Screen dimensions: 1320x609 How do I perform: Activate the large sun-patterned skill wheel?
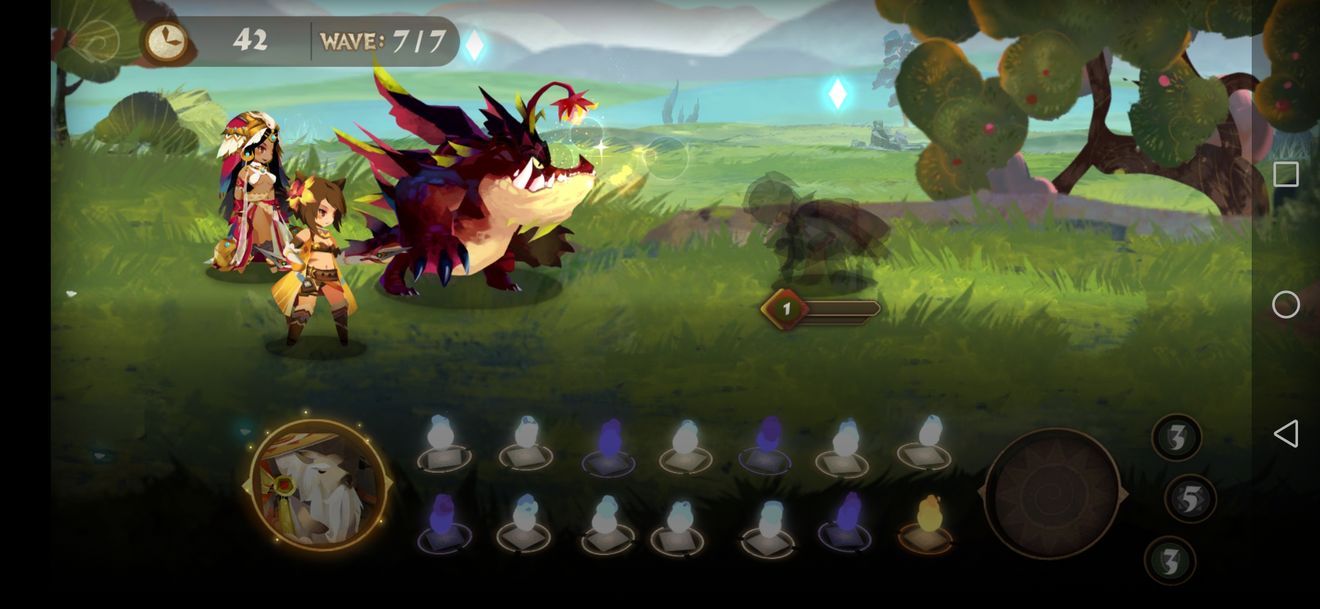[x=1051, y=494]
